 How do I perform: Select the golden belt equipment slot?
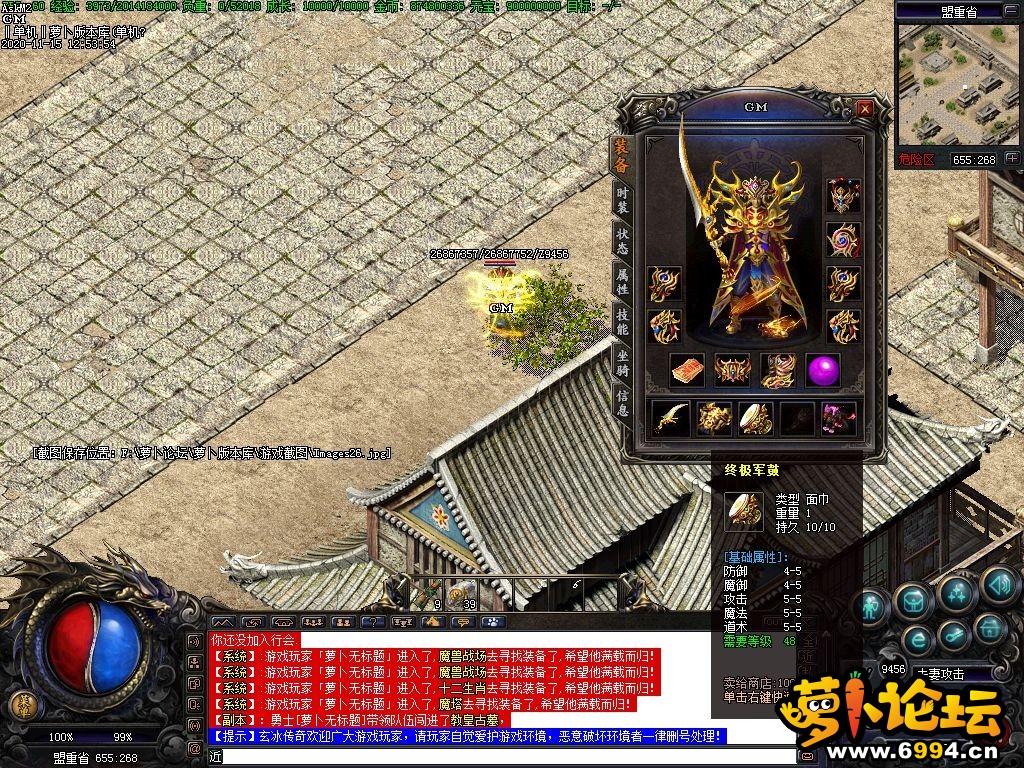click(732, 370)
